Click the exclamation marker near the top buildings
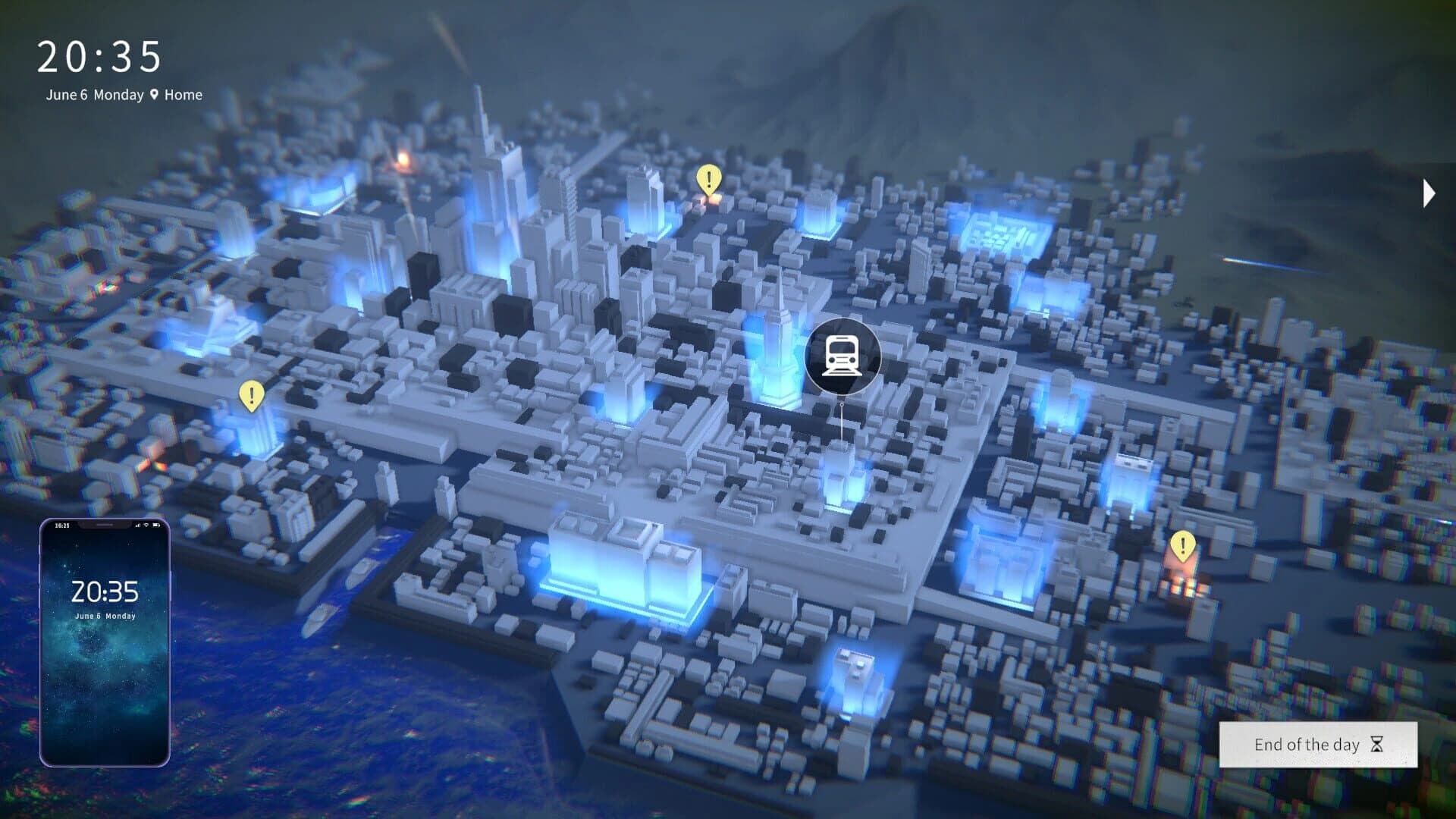1456x819 pixels. (x=708, y=180)
